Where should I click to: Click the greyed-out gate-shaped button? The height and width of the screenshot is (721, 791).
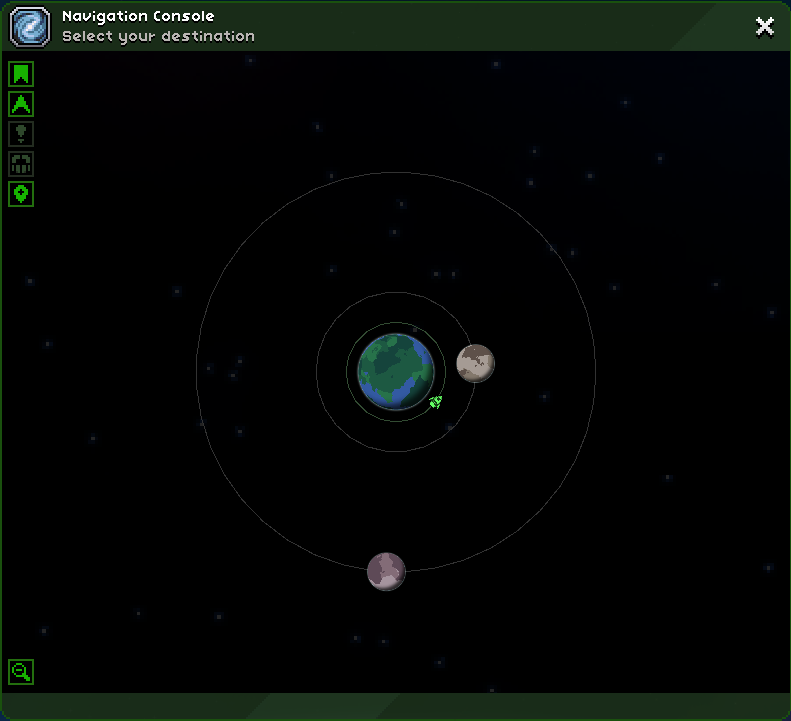(x=21, y=164)
